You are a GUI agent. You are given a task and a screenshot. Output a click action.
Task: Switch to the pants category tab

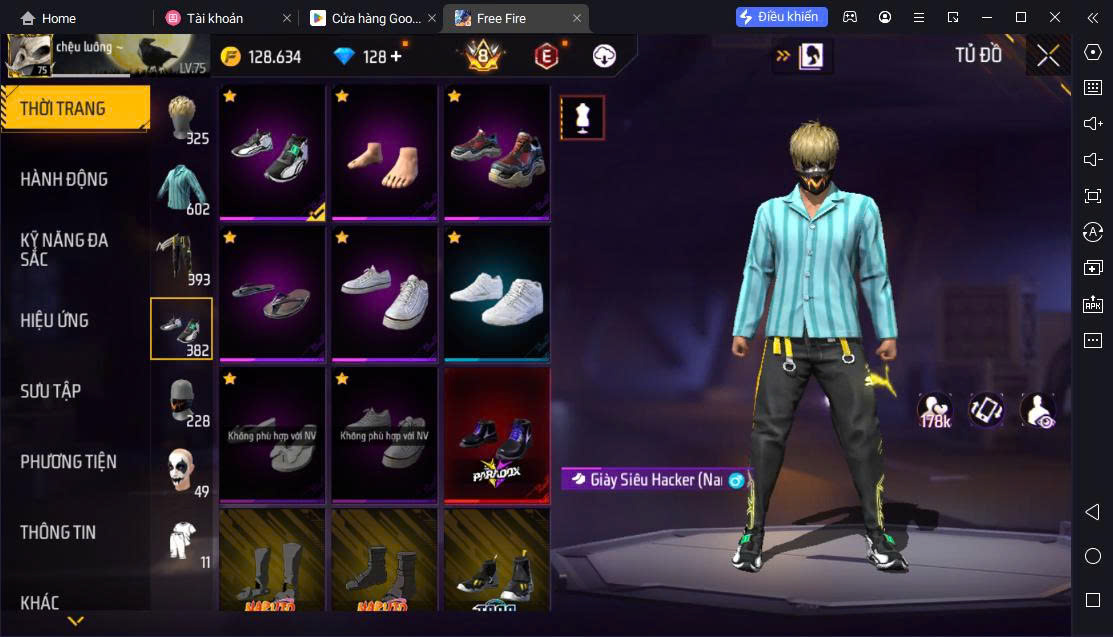point(182,259)
